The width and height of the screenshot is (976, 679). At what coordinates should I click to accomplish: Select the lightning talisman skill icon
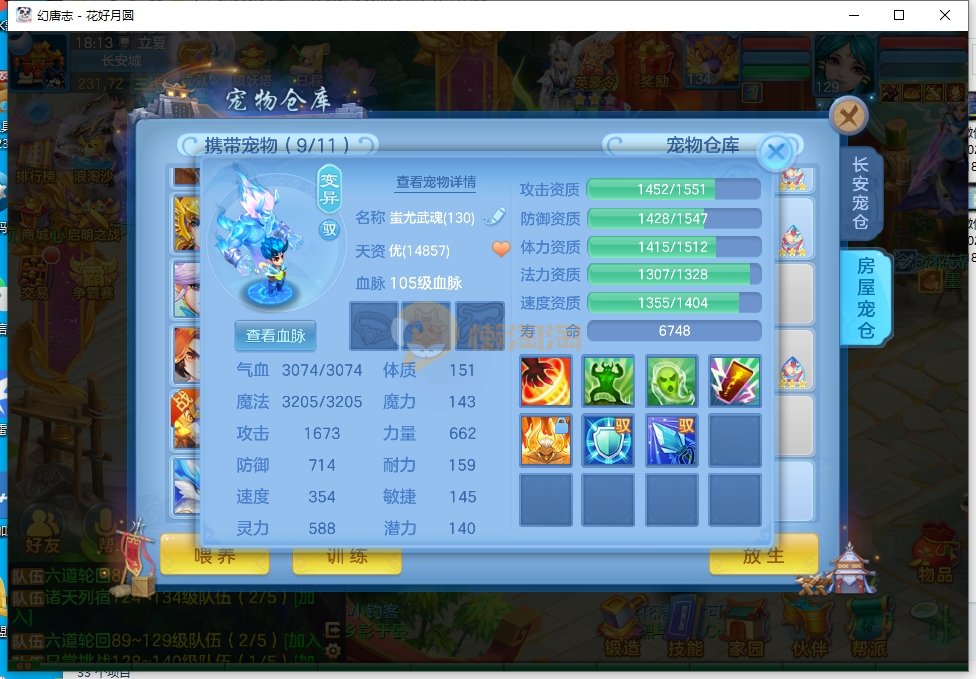(x=734, y=380)
